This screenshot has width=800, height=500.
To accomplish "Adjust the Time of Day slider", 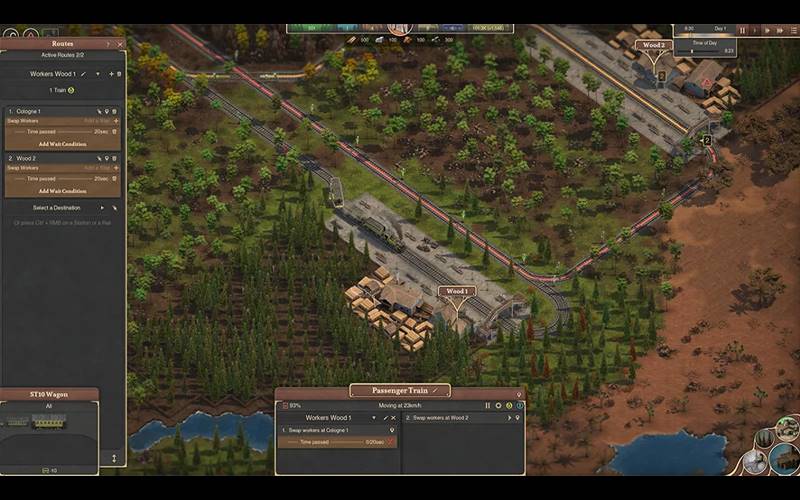I will (692, 52).
